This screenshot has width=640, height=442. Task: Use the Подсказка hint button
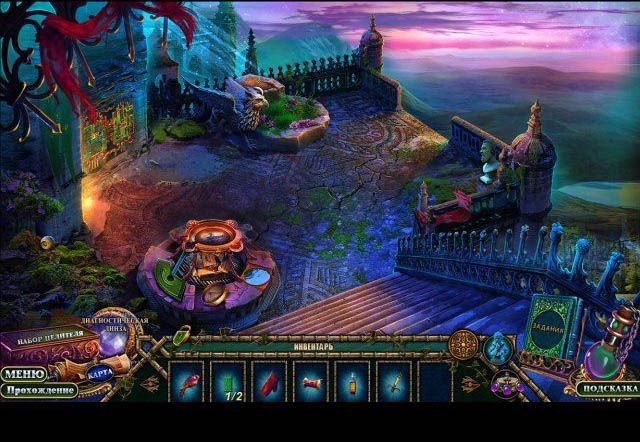[605, 388]
